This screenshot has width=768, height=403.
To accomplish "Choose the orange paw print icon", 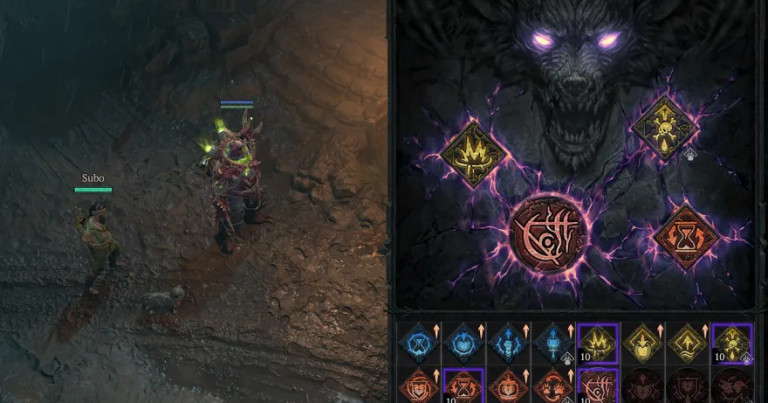I will pos(554,386).
